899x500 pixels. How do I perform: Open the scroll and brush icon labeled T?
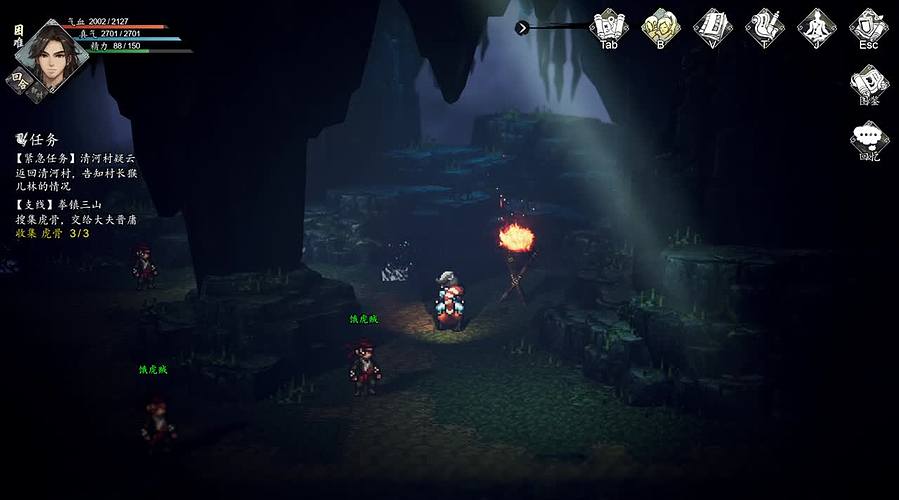765,26
